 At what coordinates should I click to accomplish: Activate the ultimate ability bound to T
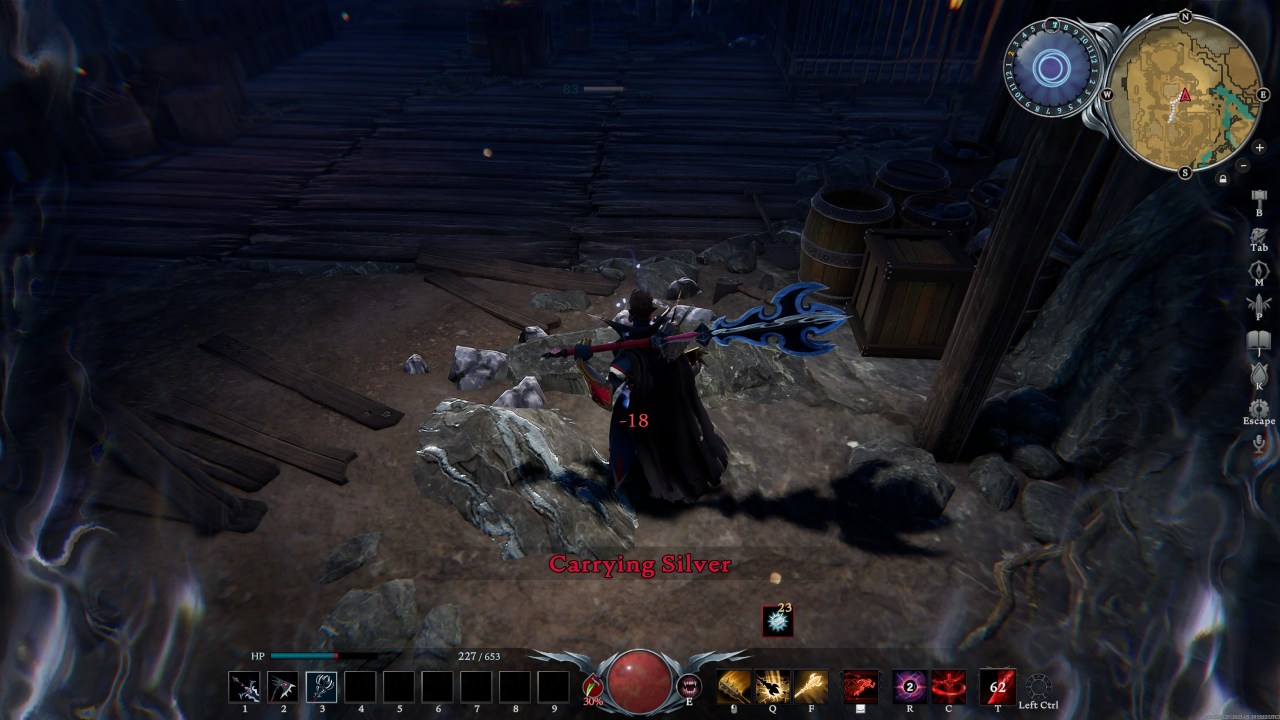(997, 685)
